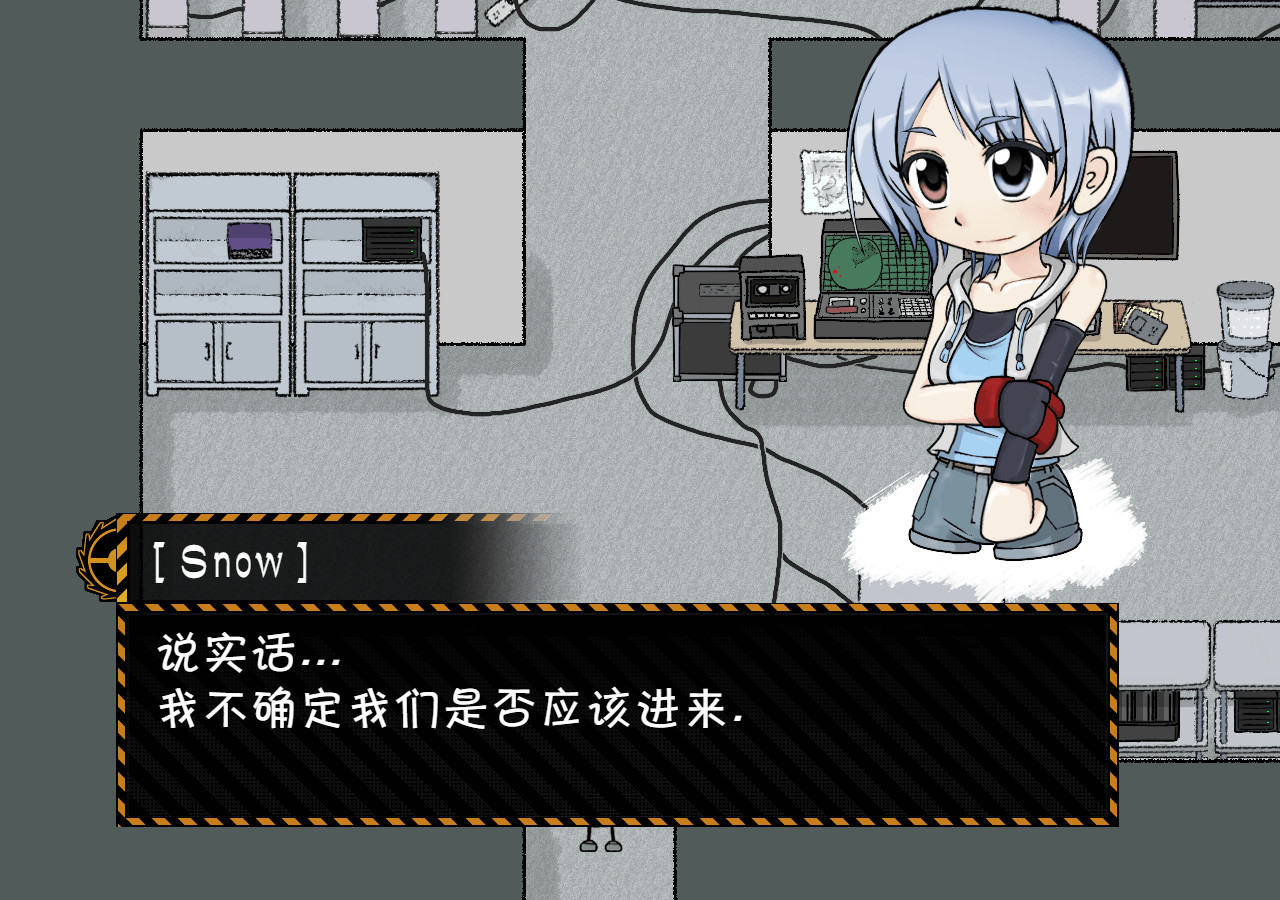Image resolution: width=1280 pixels, height=900 pixels.
Task: Inspect the photos pinned near the desk
Action: pyautogui.click(x=1140, y=322)
